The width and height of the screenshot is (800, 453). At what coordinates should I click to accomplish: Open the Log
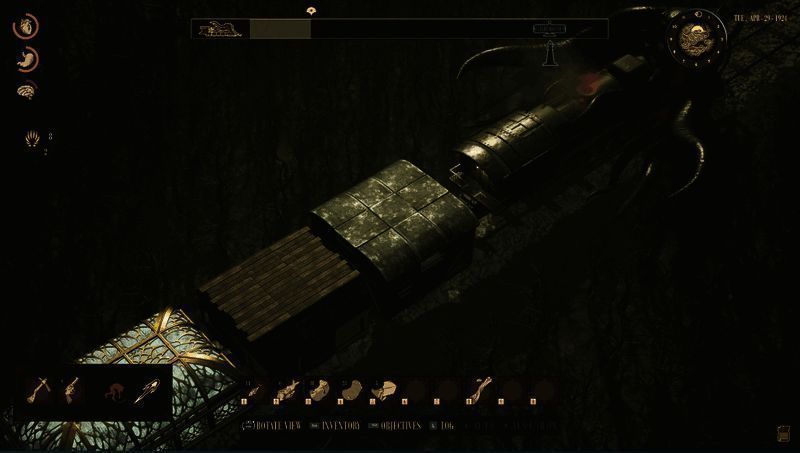point(444,425)
